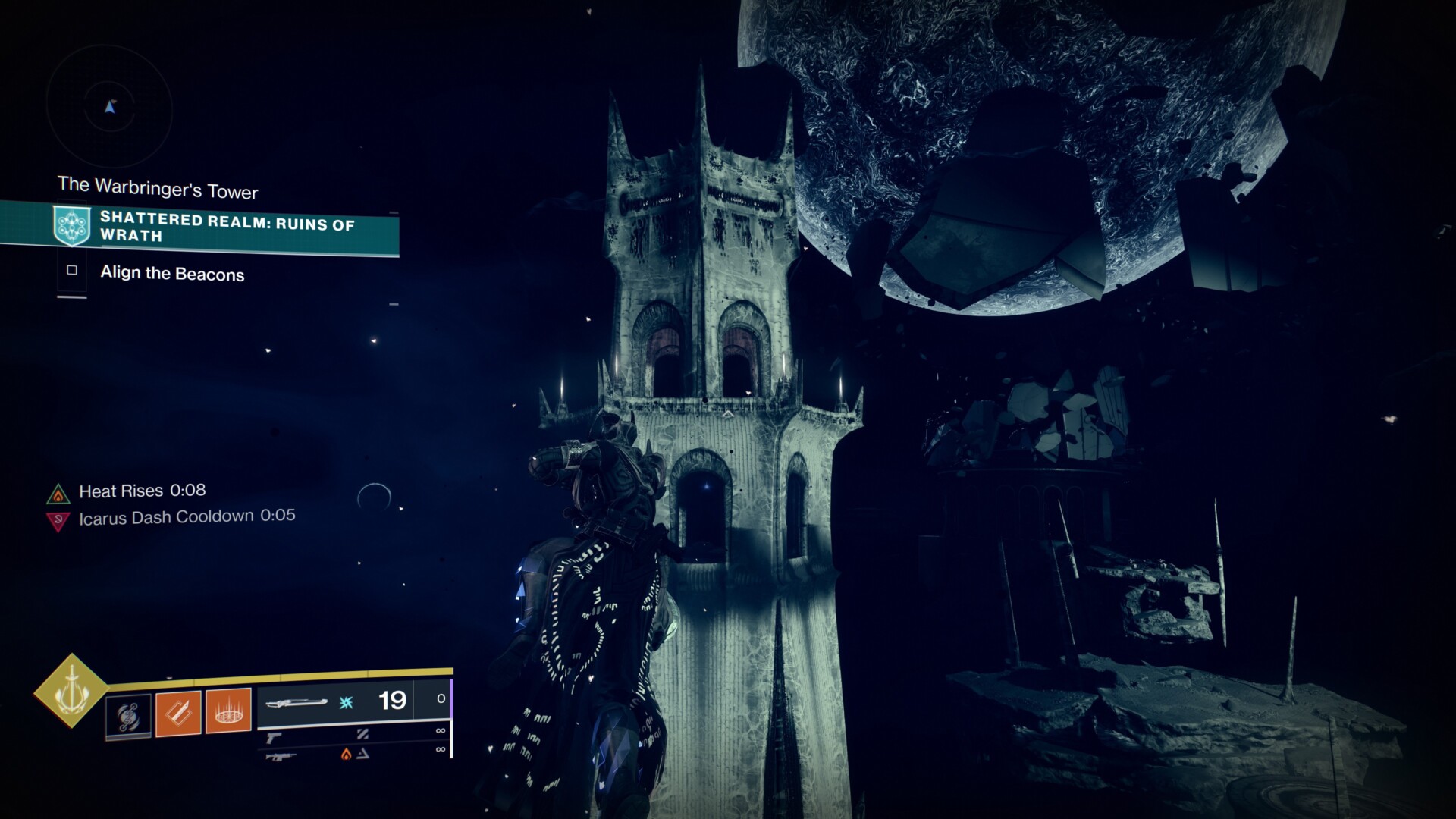The height and width of the screenshot is (819, 1456).
Task: Choose the solar rifle weapon row
Action: tap(353, 753)
